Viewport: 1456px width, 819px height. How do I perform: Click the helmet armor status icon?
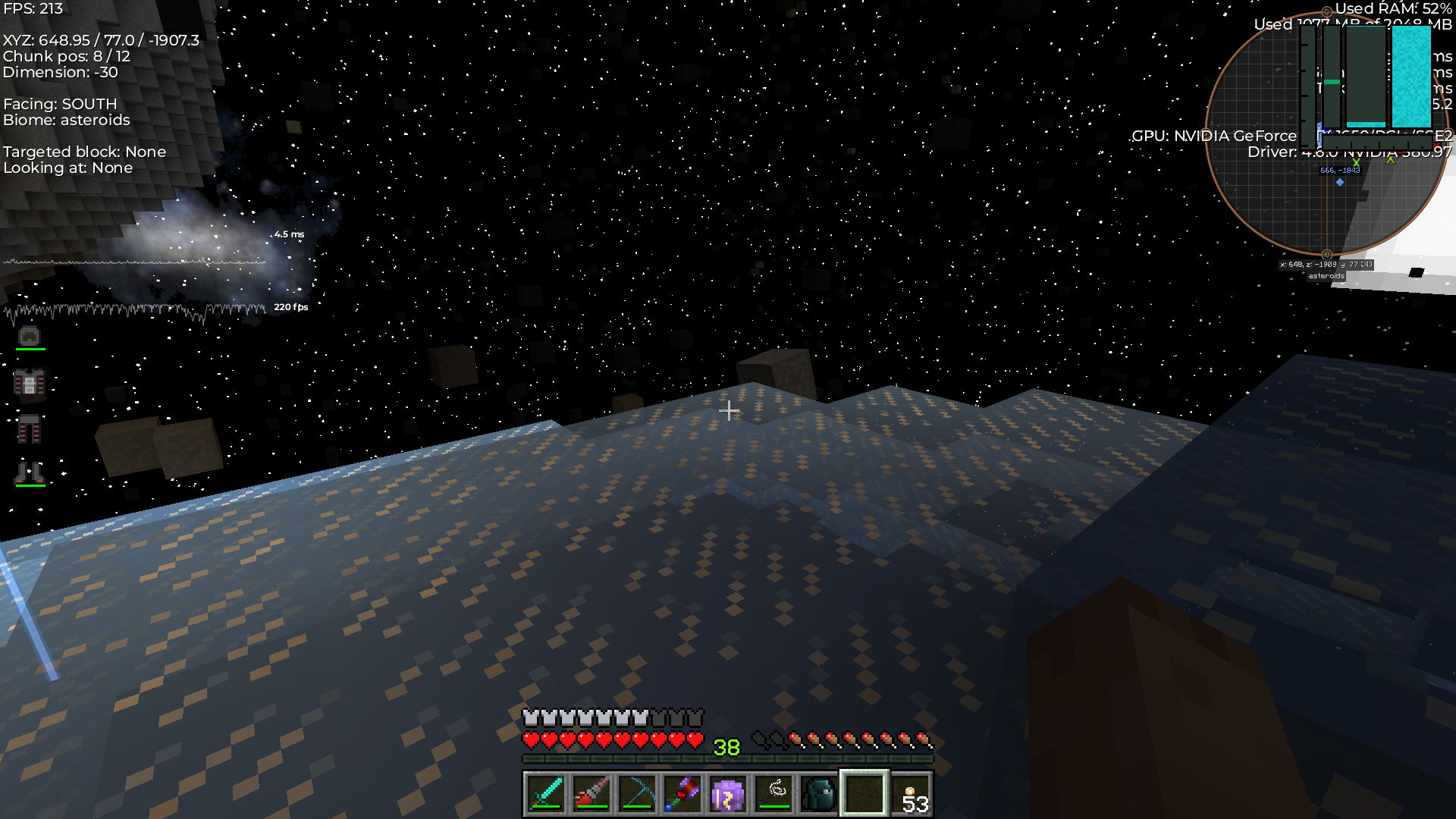(x=30, y=336)
